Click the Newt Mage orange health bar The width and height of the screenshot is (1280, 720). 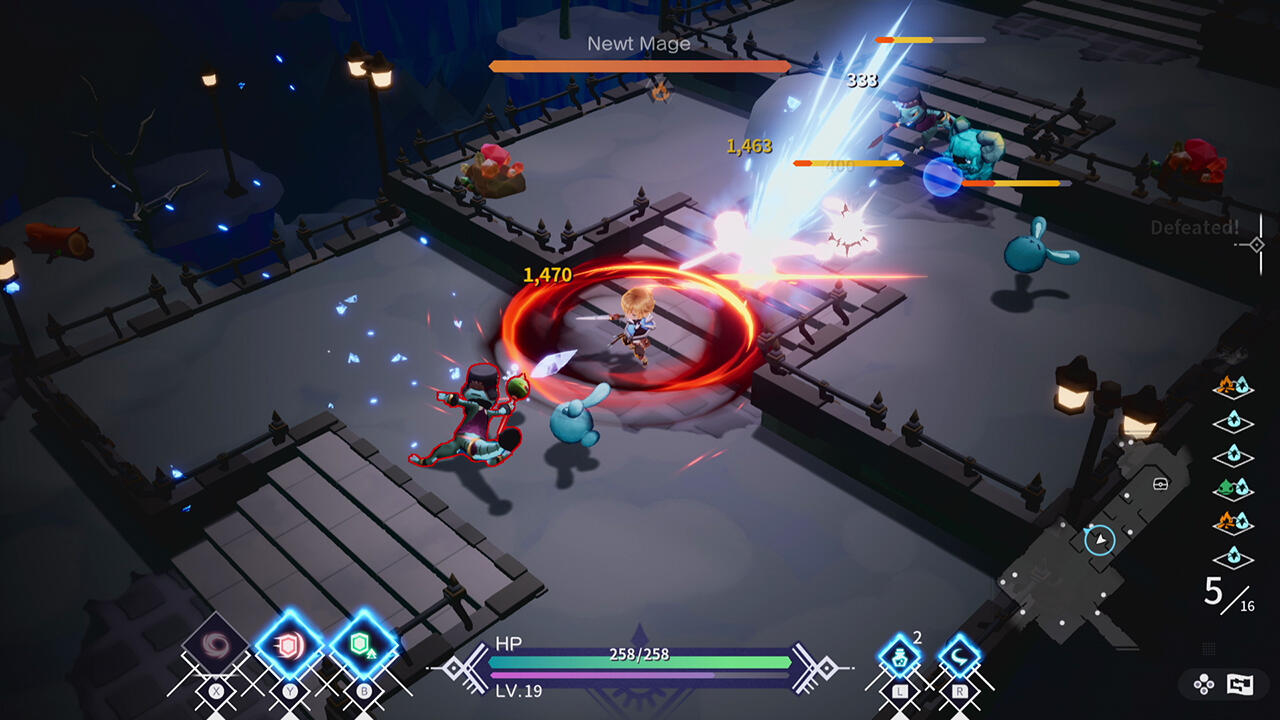coord(638,68)
